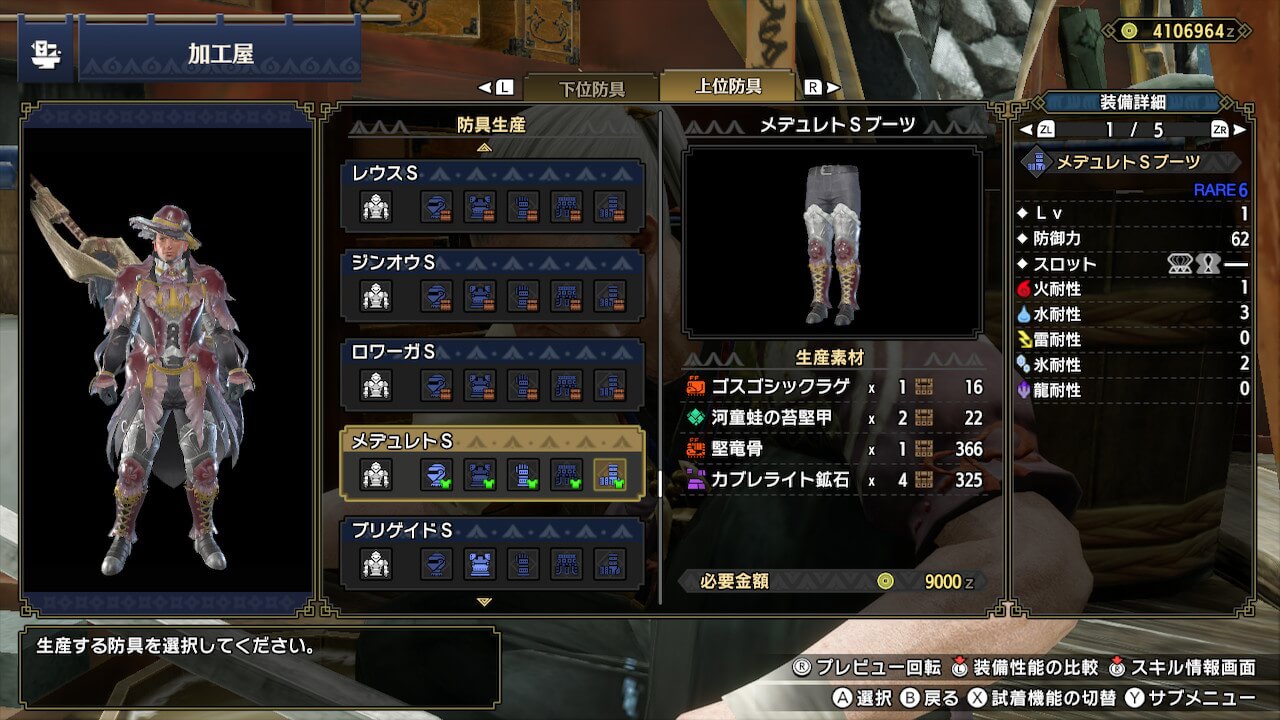This screenshot has height=720, width=1280.
Task: Select the ロワーガS armor set row
Action: 492,374
